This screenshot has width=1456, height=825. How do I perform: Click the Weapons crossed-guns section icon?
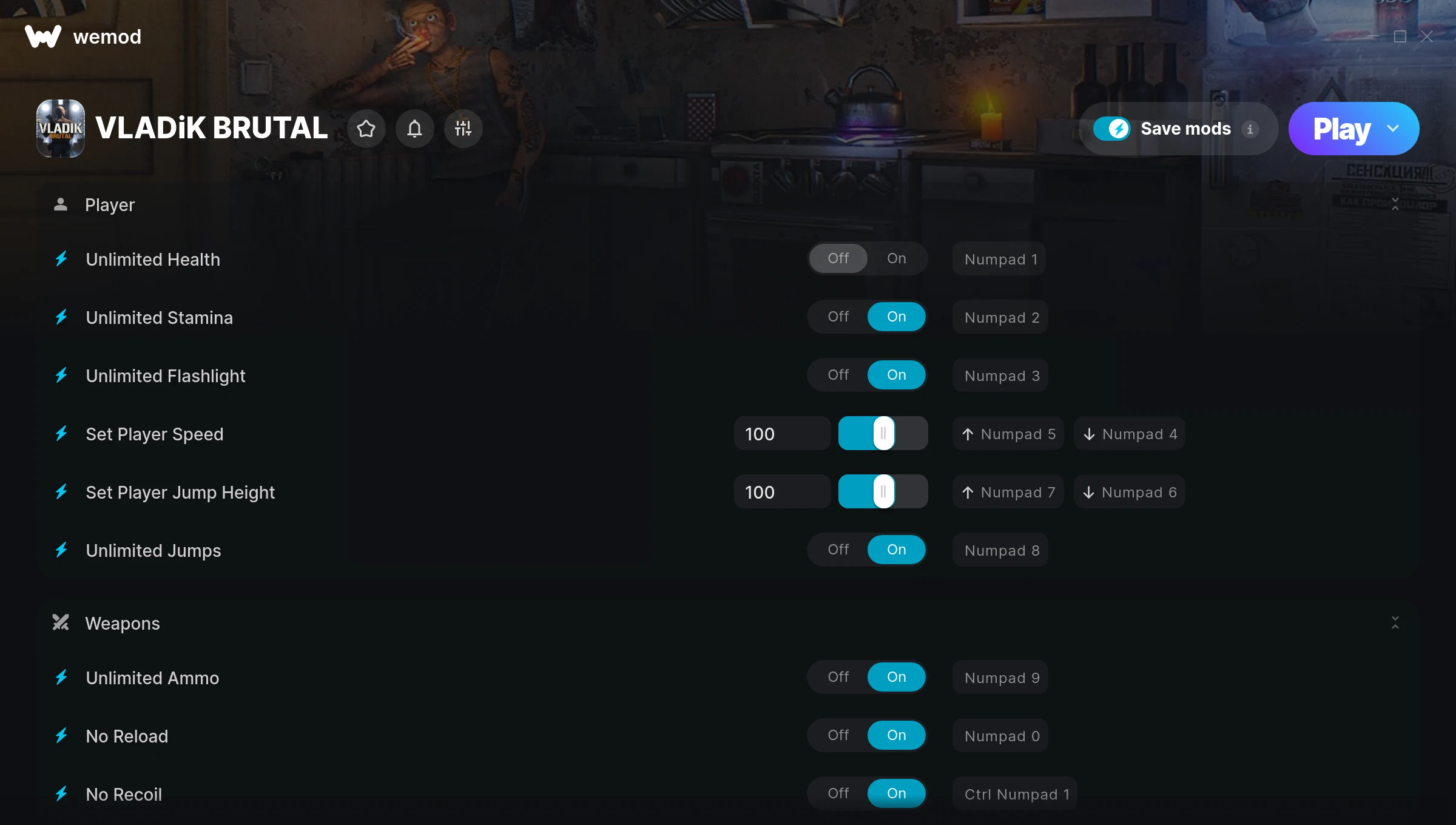pyautogui.click(x=60, y=622)
